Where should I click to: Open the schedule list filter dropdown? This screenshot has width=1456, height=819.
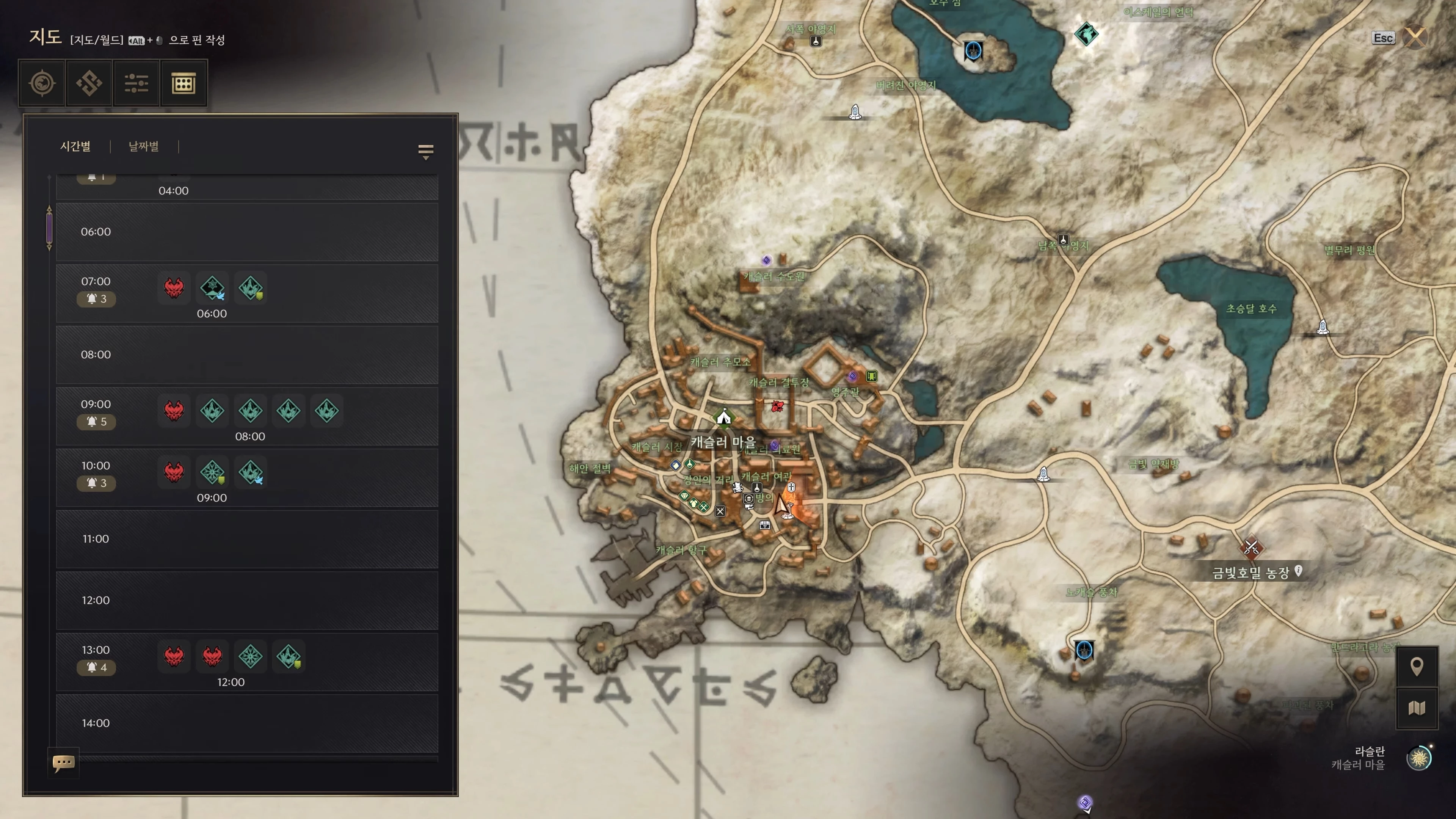(425, 151)
